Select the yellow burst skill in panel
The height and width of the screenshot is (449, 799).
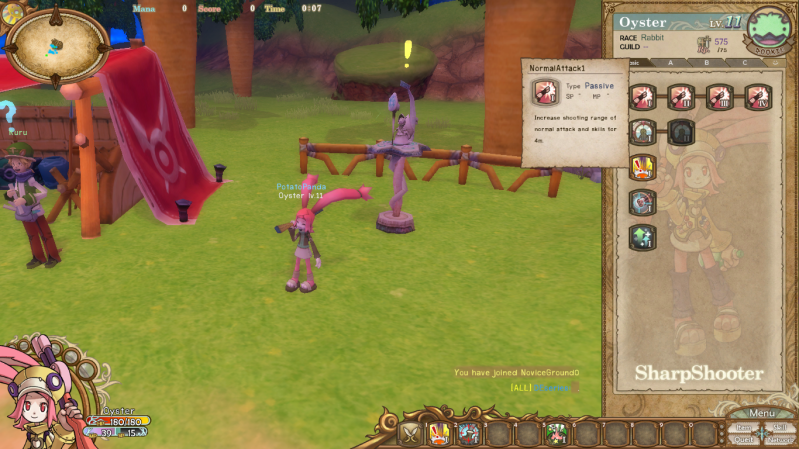pyautogui.click(x=642, y=166)
